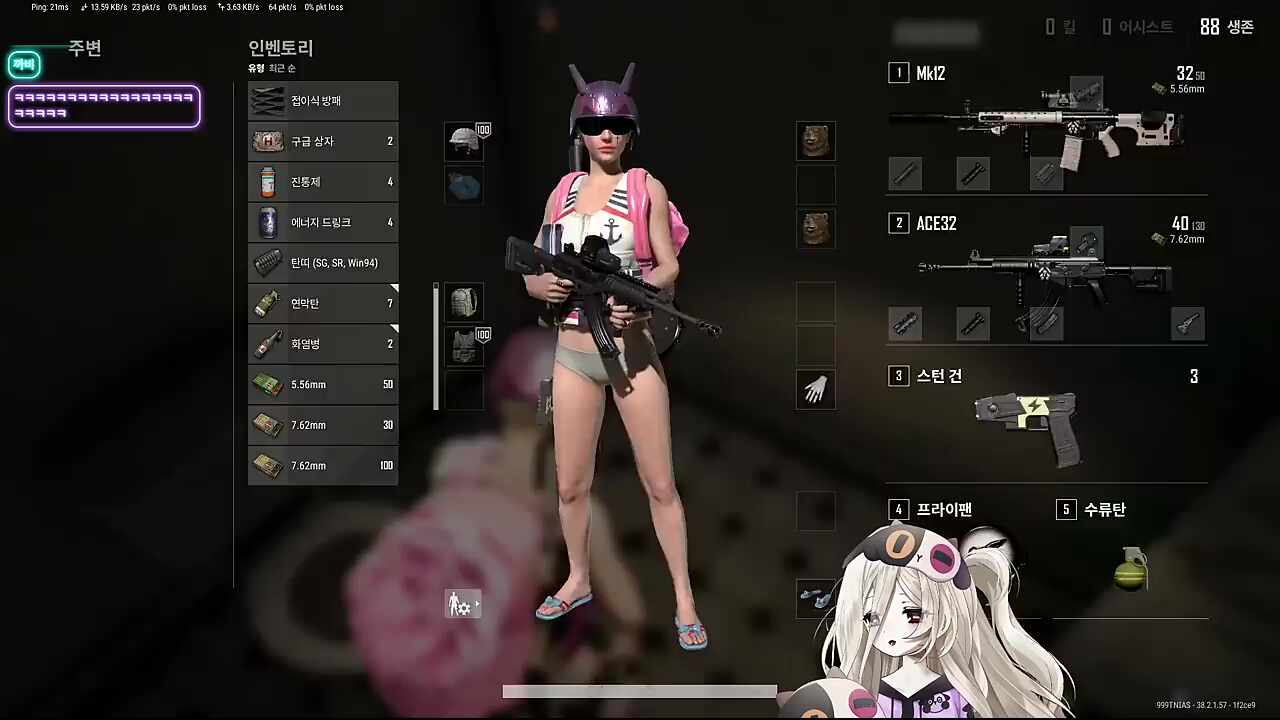This screenshot has height=720, width=1280.
Task: Select the gloves slot icon beside the character
Action: click(x=815, y=390)
